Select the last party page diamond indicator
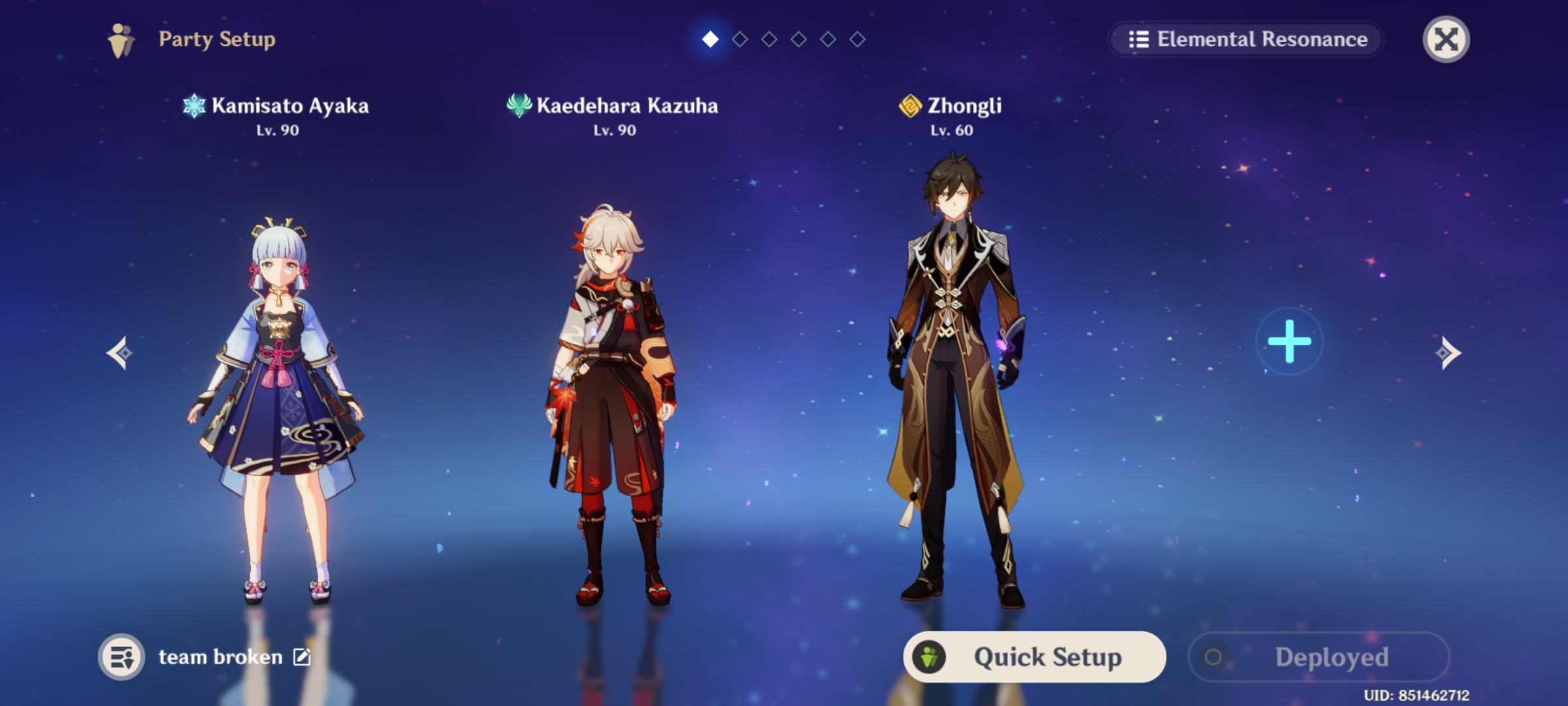Viewport: 1568px width, 706px height. pyautogui.click(x=857, y=39)
